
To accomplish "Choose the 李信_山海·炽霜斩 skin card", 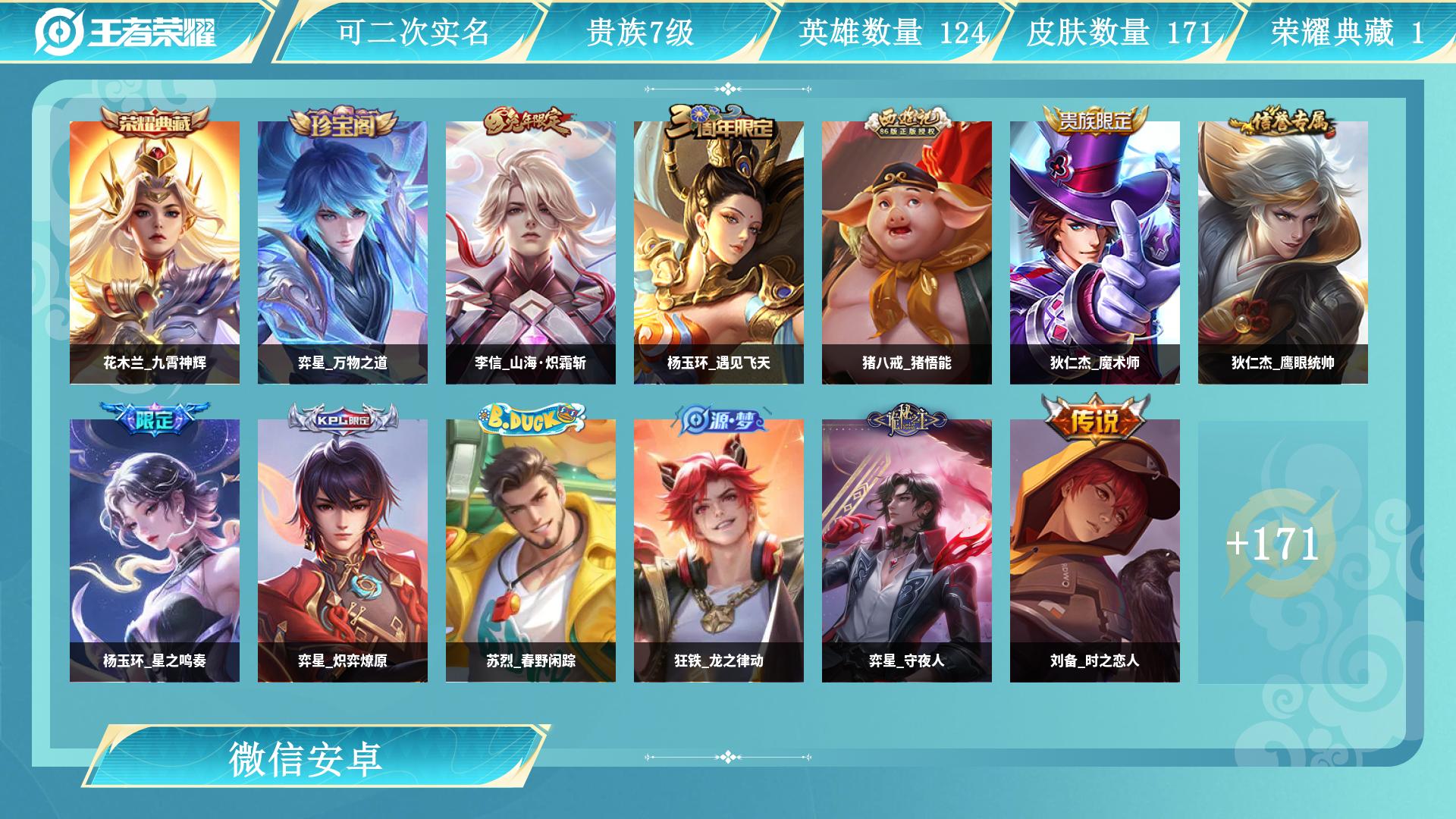I will click(531, 253).
